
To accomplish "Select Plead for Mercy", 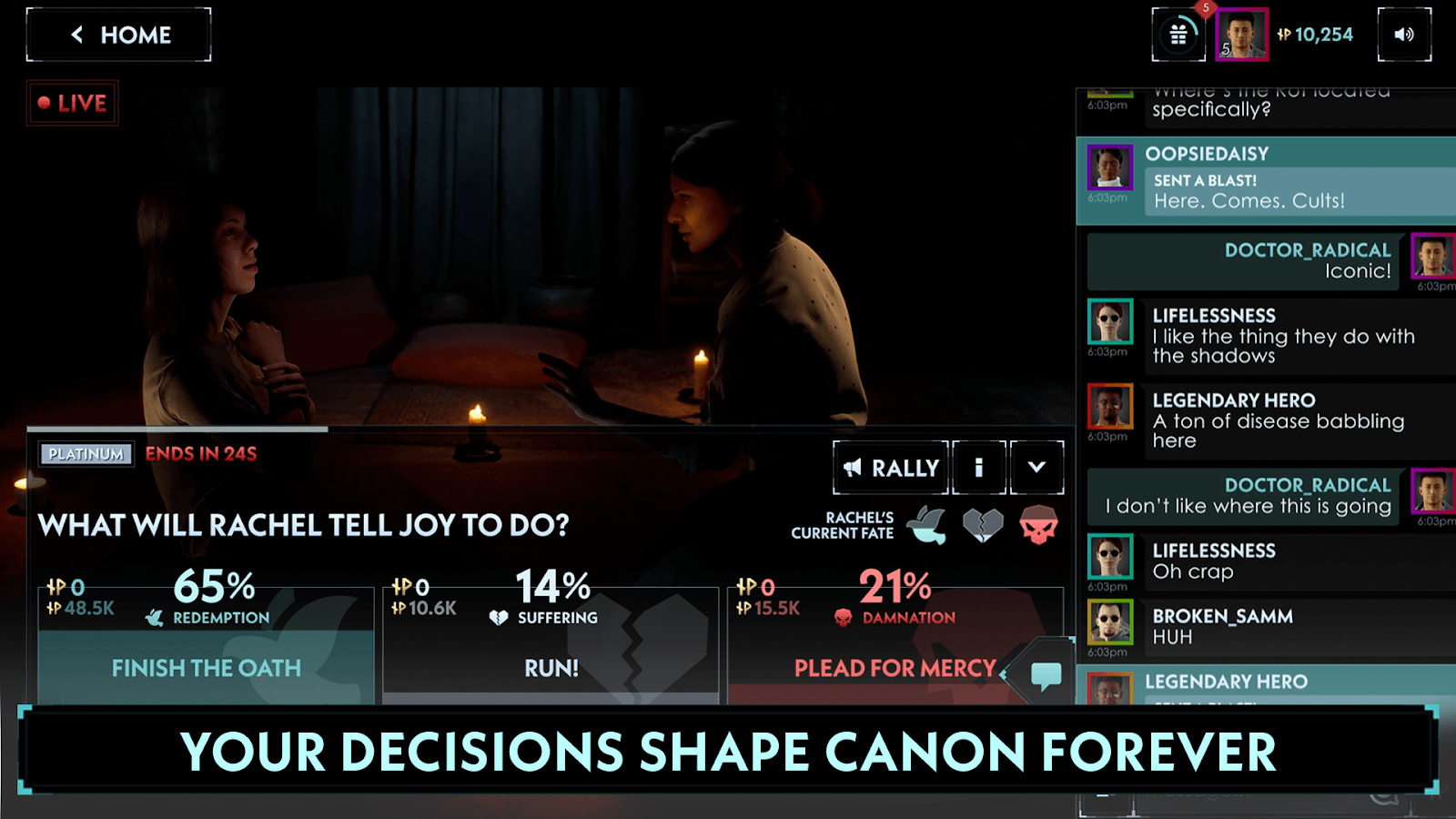I will pos(894,667).
